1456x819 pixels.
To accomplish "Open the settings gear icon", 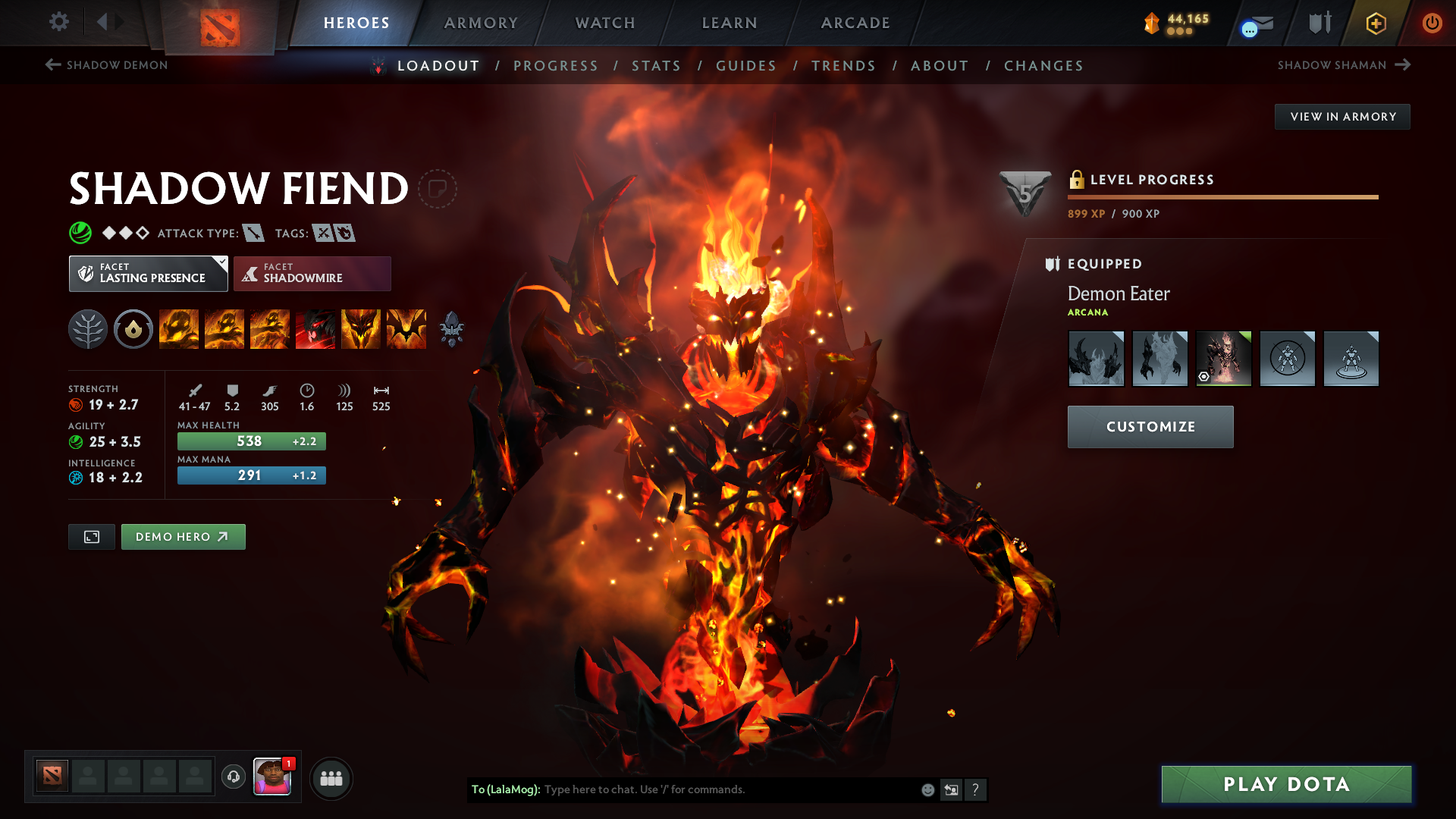I will pos(59,23).
